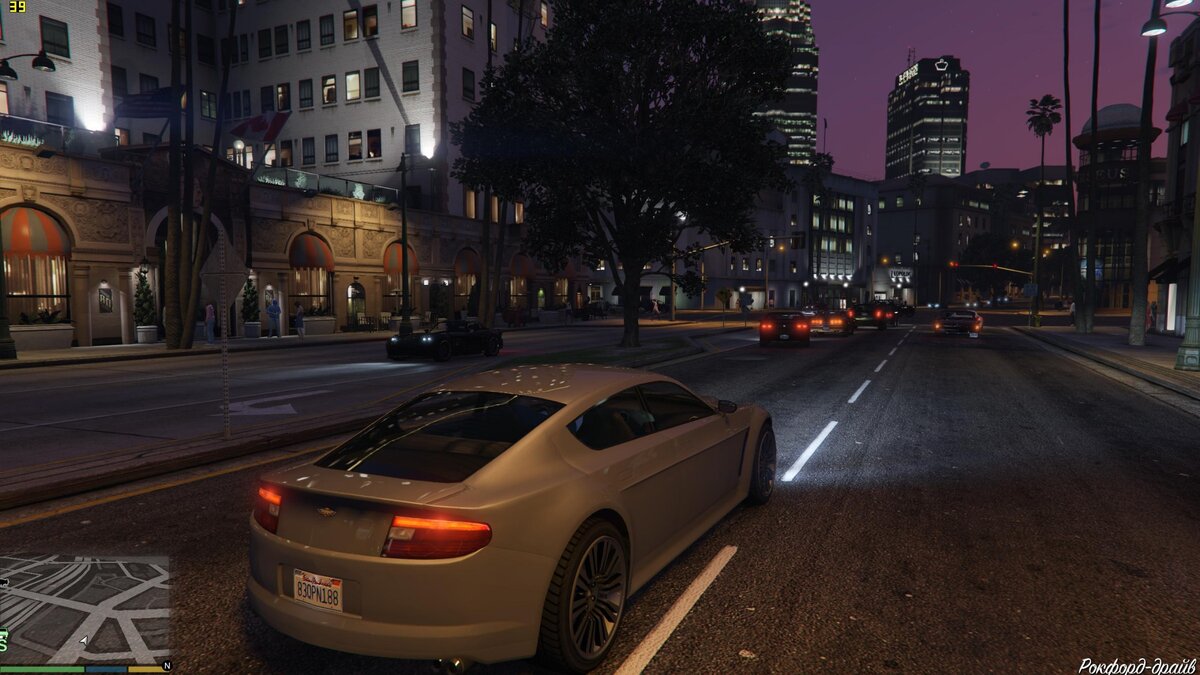Viewport: 1200px width, 675px height.
Task: Select the north 'N' compass marker
Action: (x=166, y=665)
